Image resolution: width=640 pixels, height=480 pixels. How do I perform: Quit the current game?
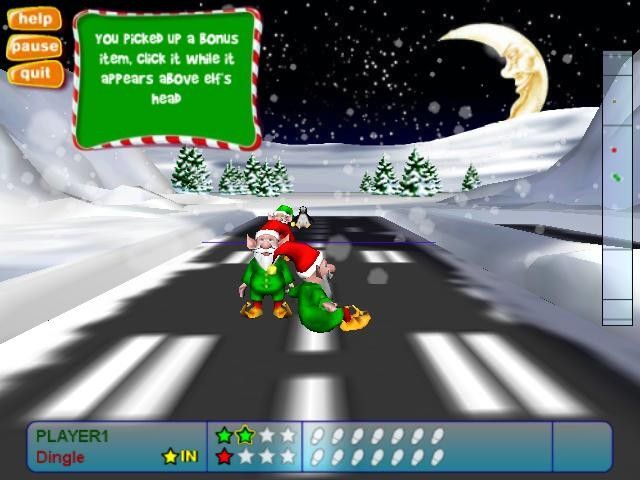(x=34, y=73)
